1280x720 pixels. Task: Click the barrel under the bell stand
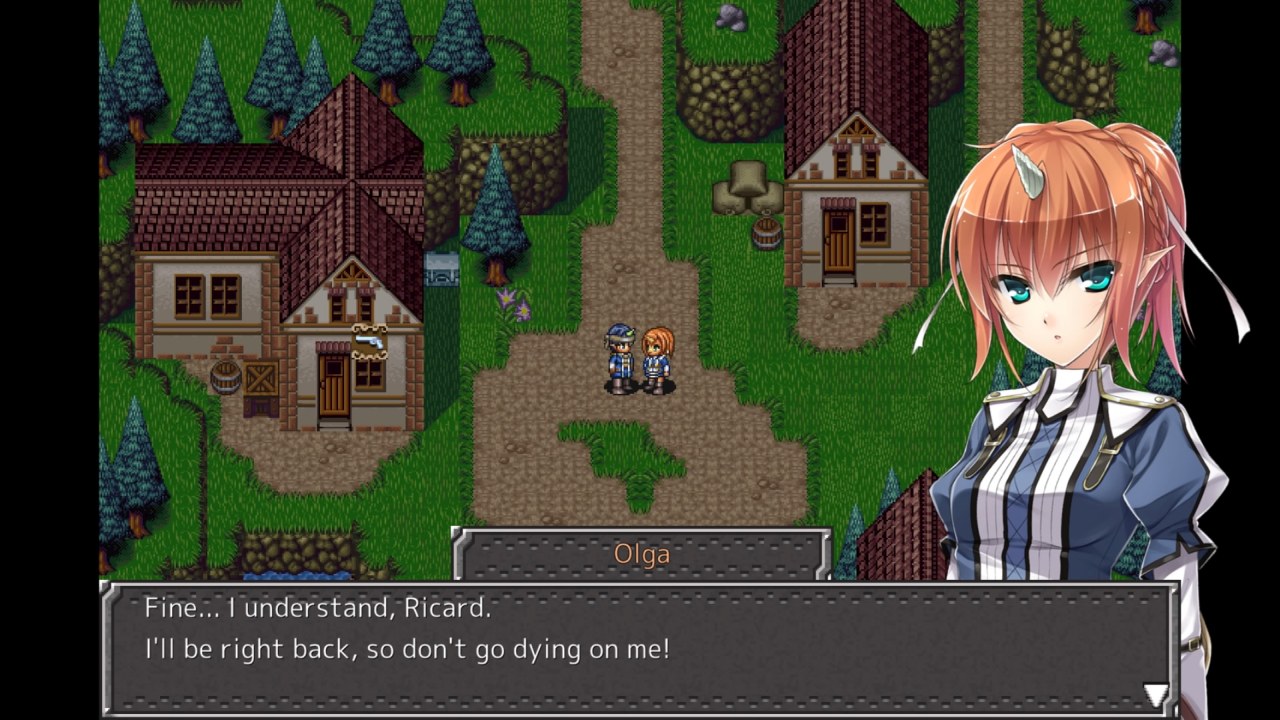click(x=766, y=232)
